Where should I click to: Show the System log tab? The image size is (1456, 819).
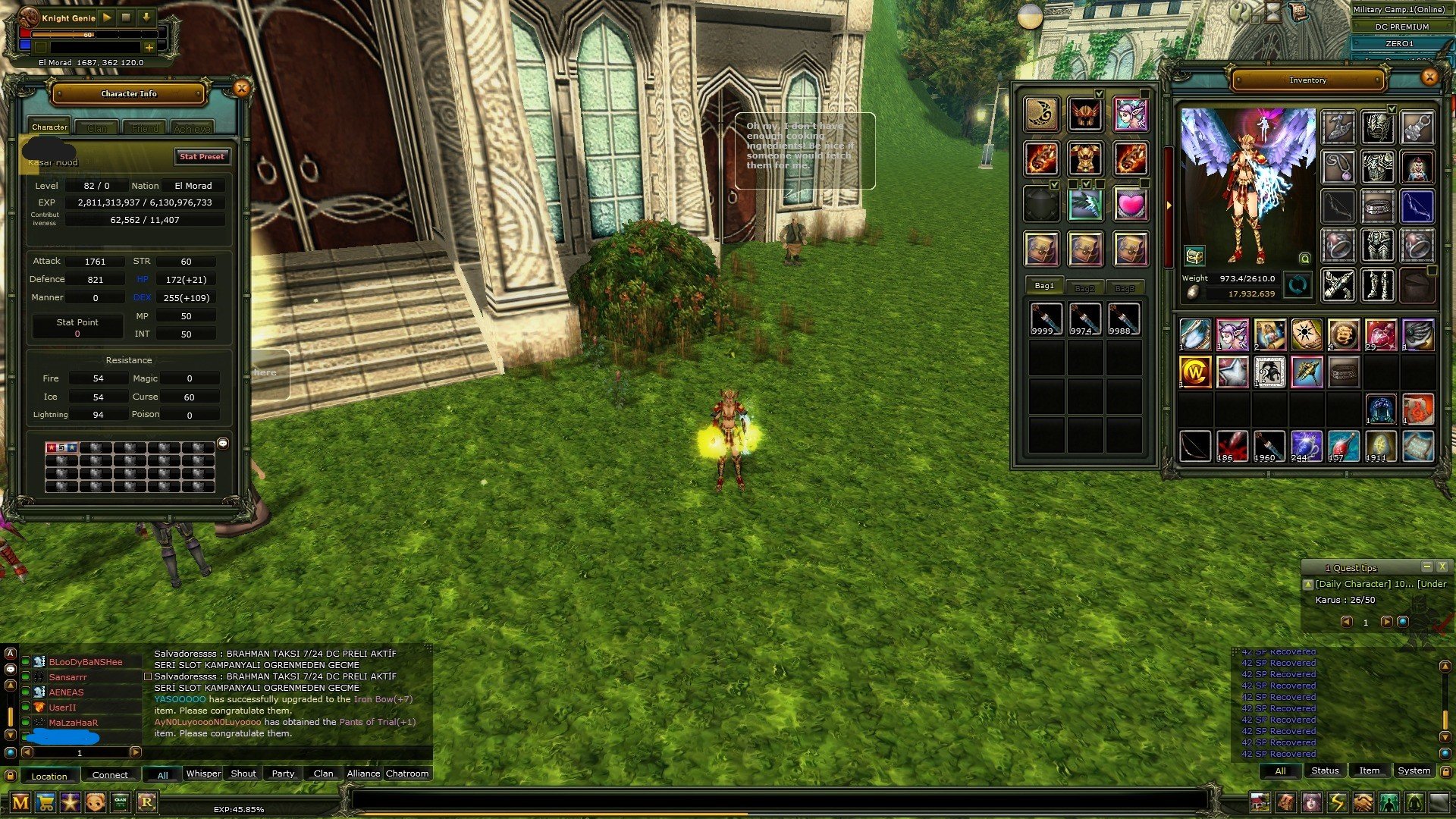pos(1414,771)
